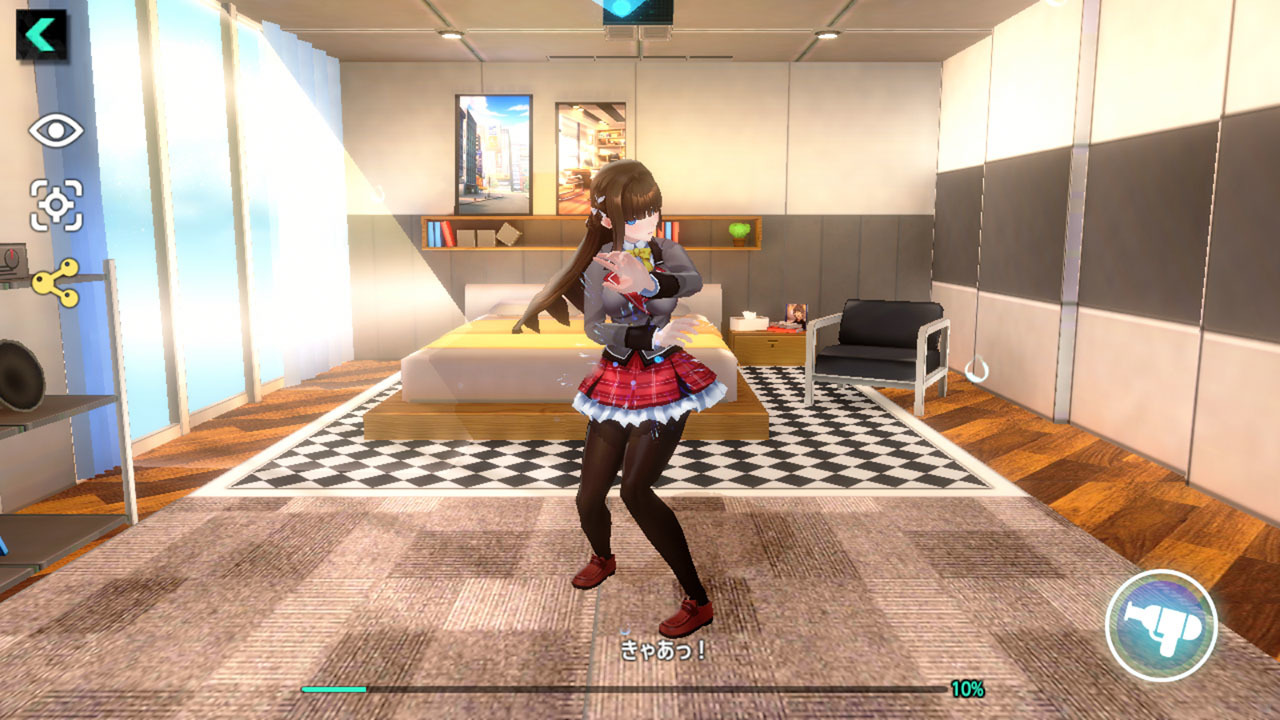Image resolution: width=1280 pixels, height=720 pixels.
Task: Click the interior-themed wall picture
Action: click(x=586, y=150)
